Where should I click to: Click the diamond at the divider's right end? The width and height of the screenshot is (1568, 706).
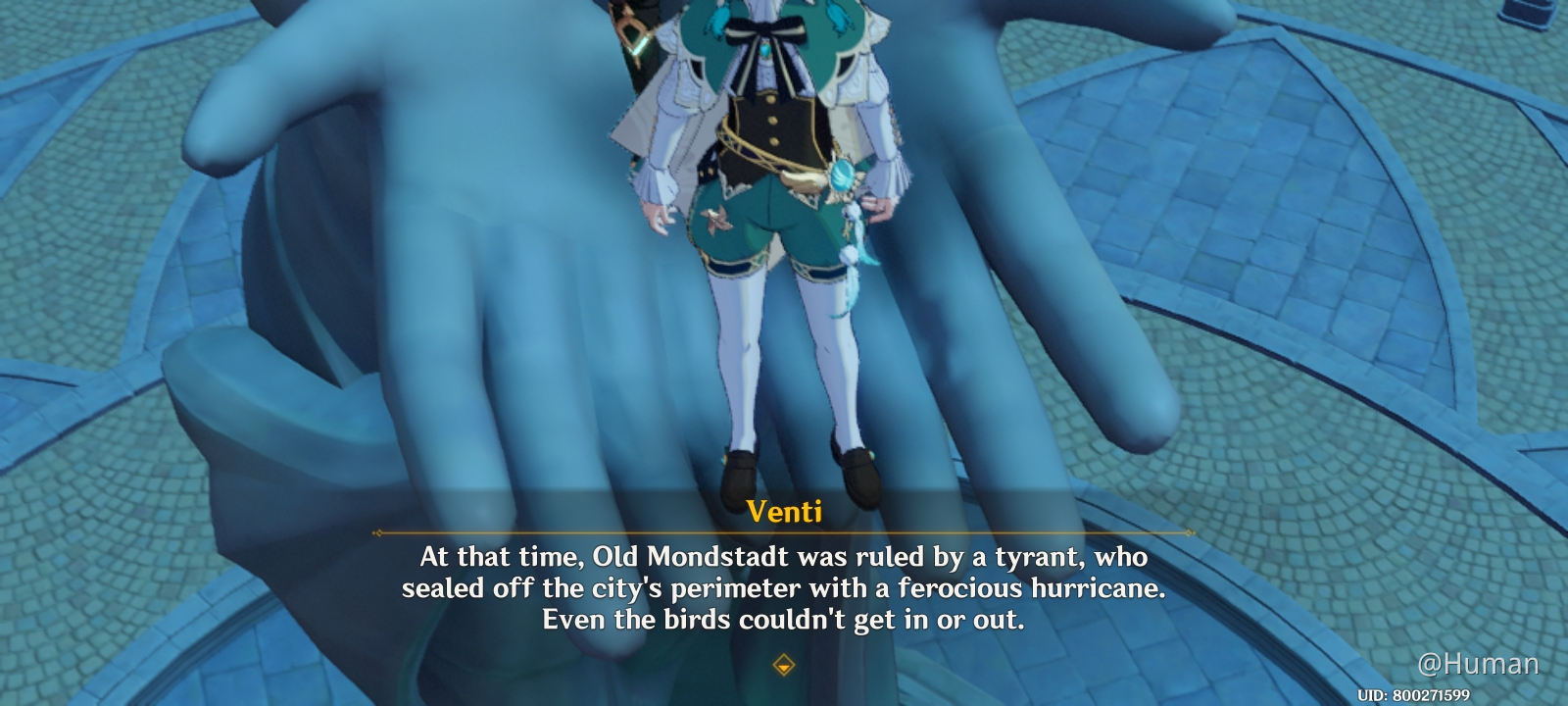[1188, 532]
